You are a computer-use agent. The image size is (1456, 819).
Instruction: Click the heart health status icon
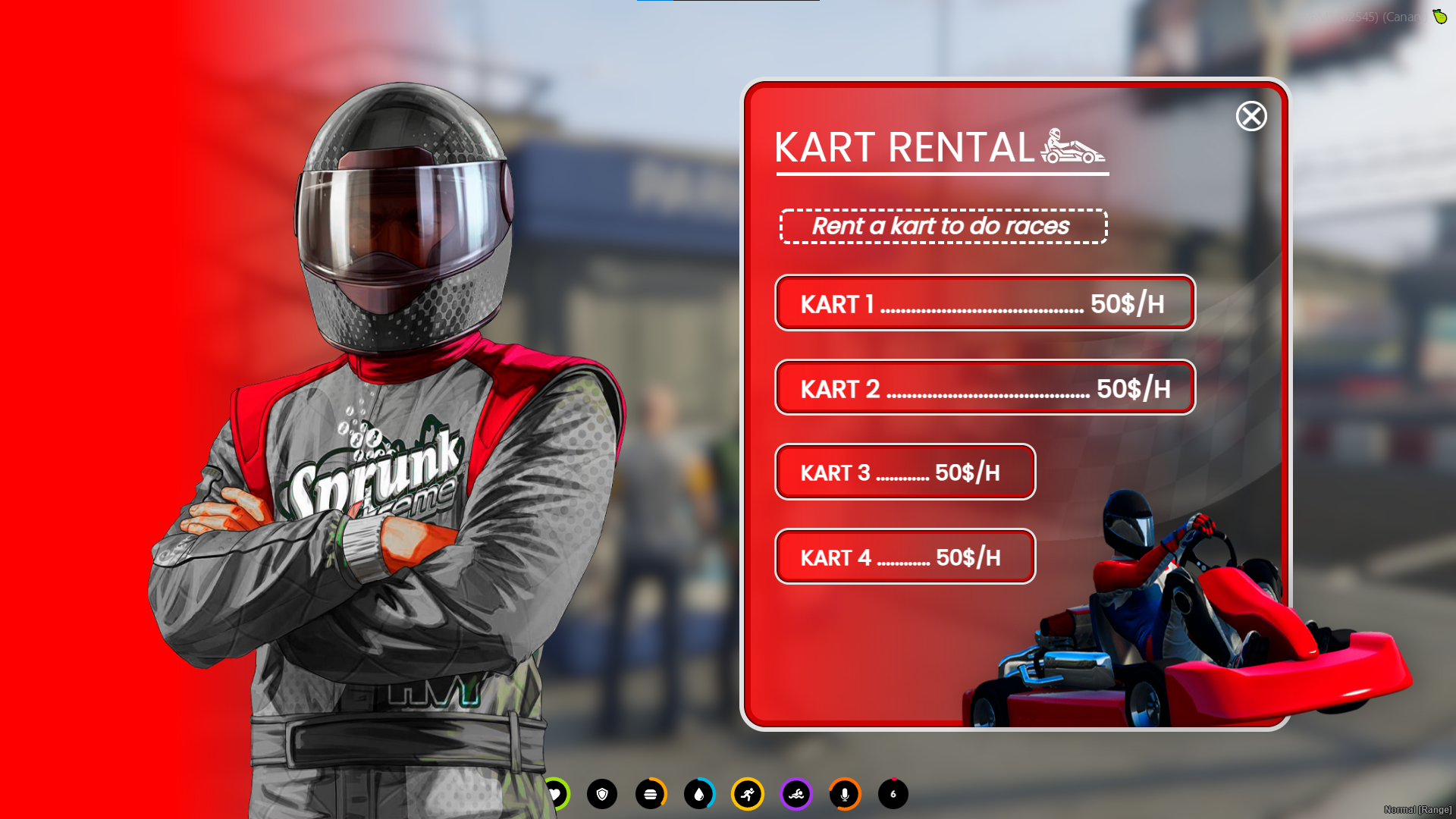pos(556,795)
